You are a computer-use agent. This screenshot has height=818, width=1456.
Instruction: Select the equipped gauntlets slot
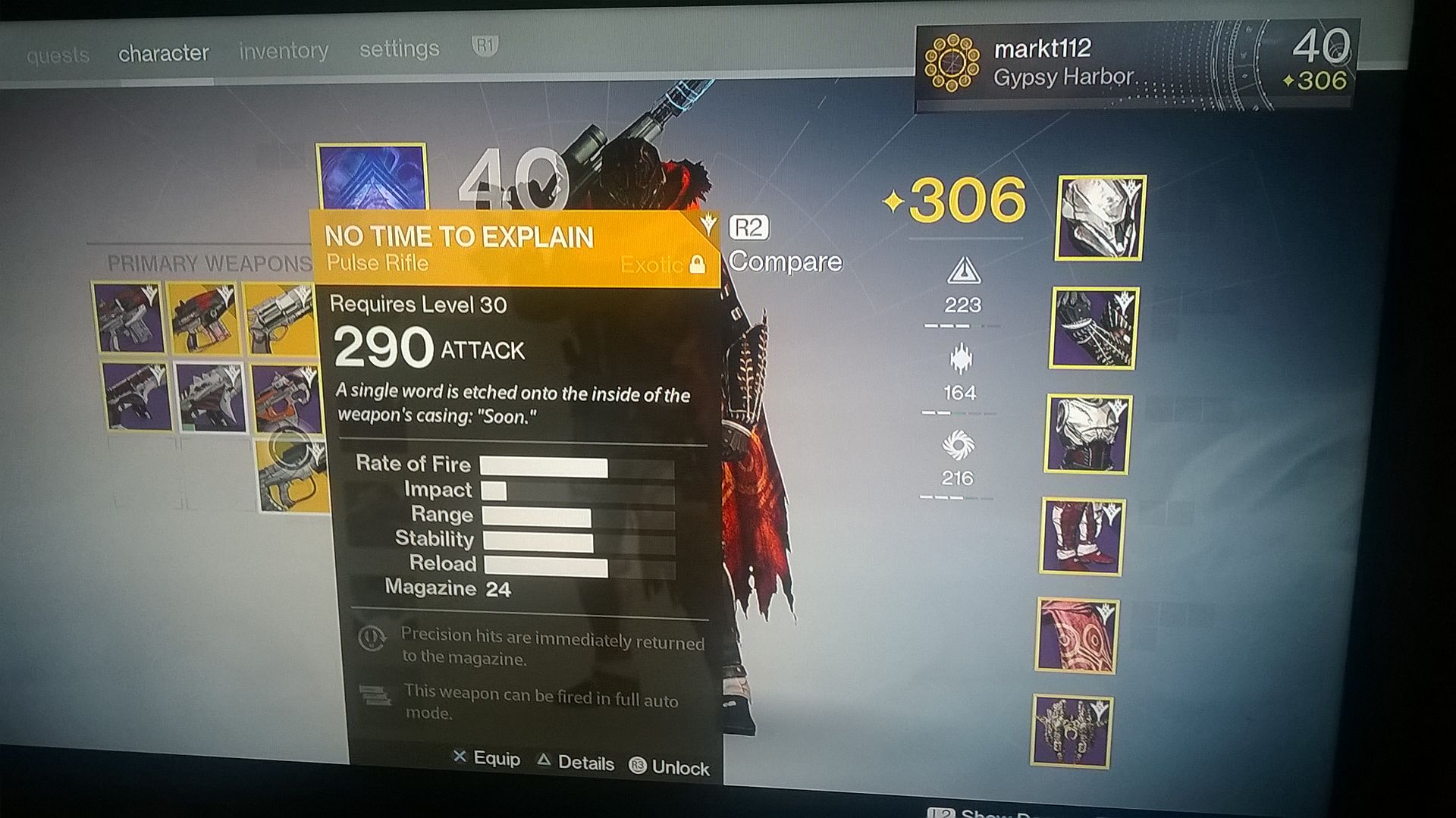tap(1094, 328)
